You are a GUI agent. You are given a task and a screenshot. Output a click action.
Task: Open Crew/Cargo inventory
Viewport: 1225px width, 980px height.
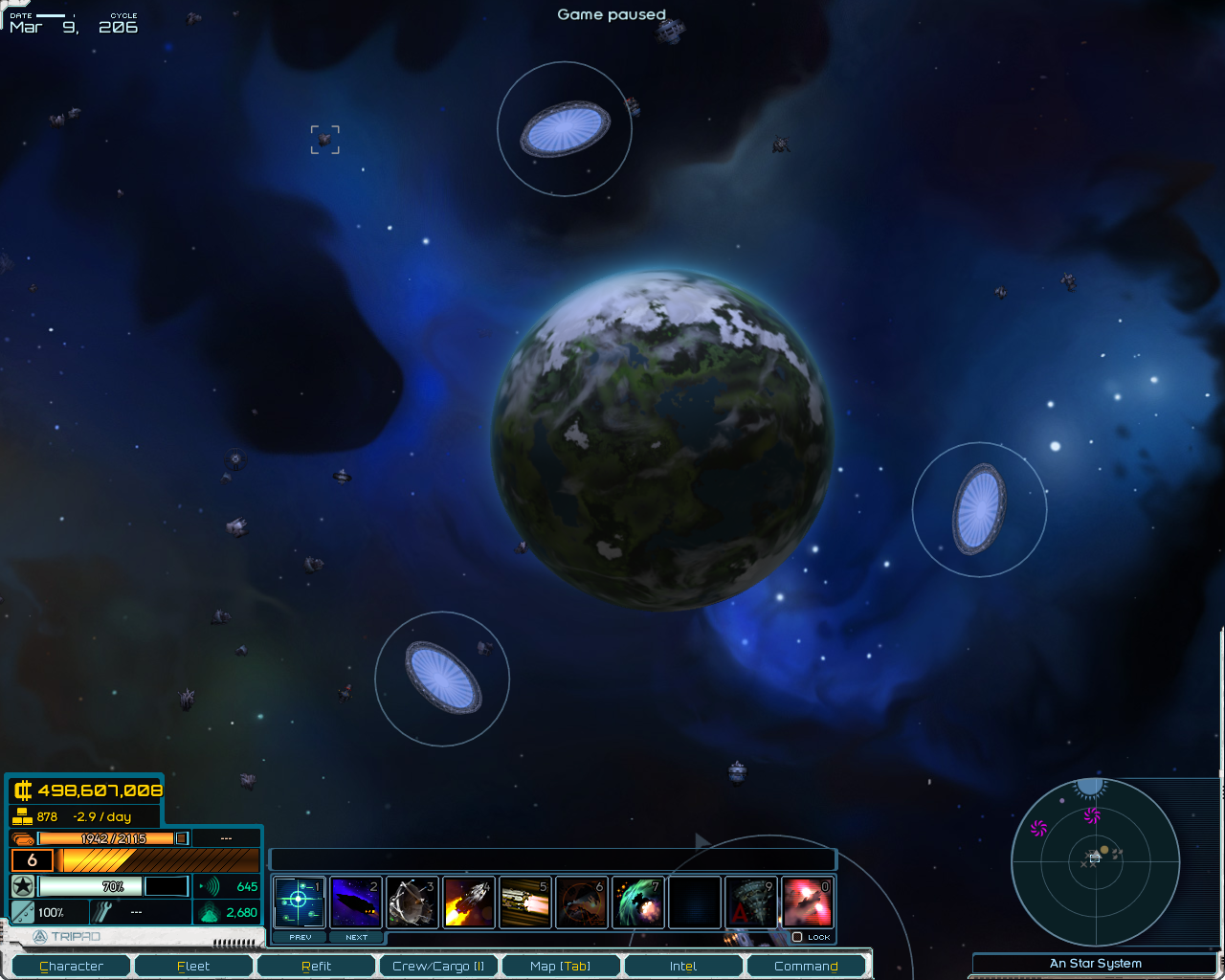click(x=438, y=966)
